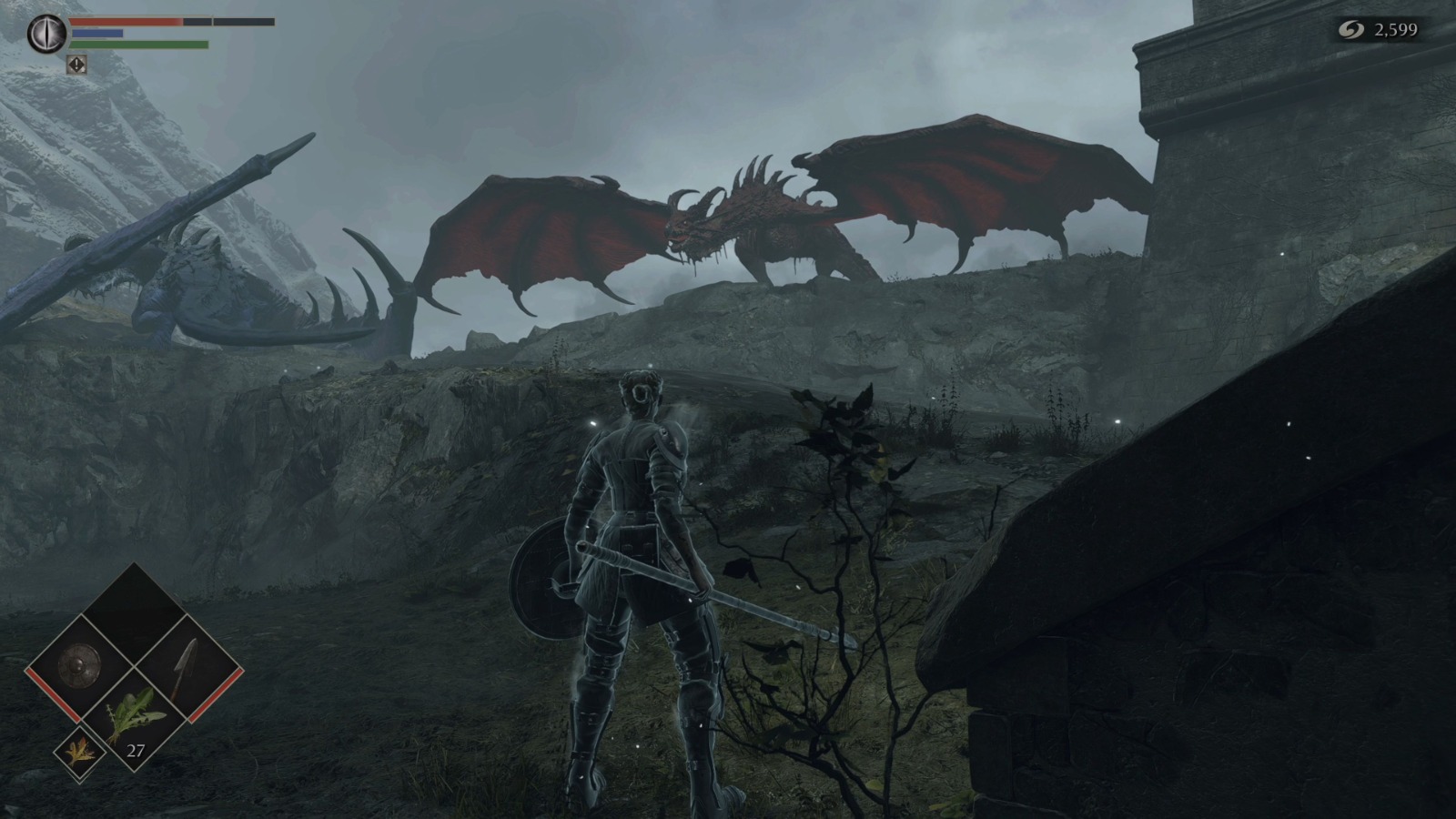Viewport: 1456px width, 819px height.
Task: Click the item quantity 27 label
Action: click(135, 752)
